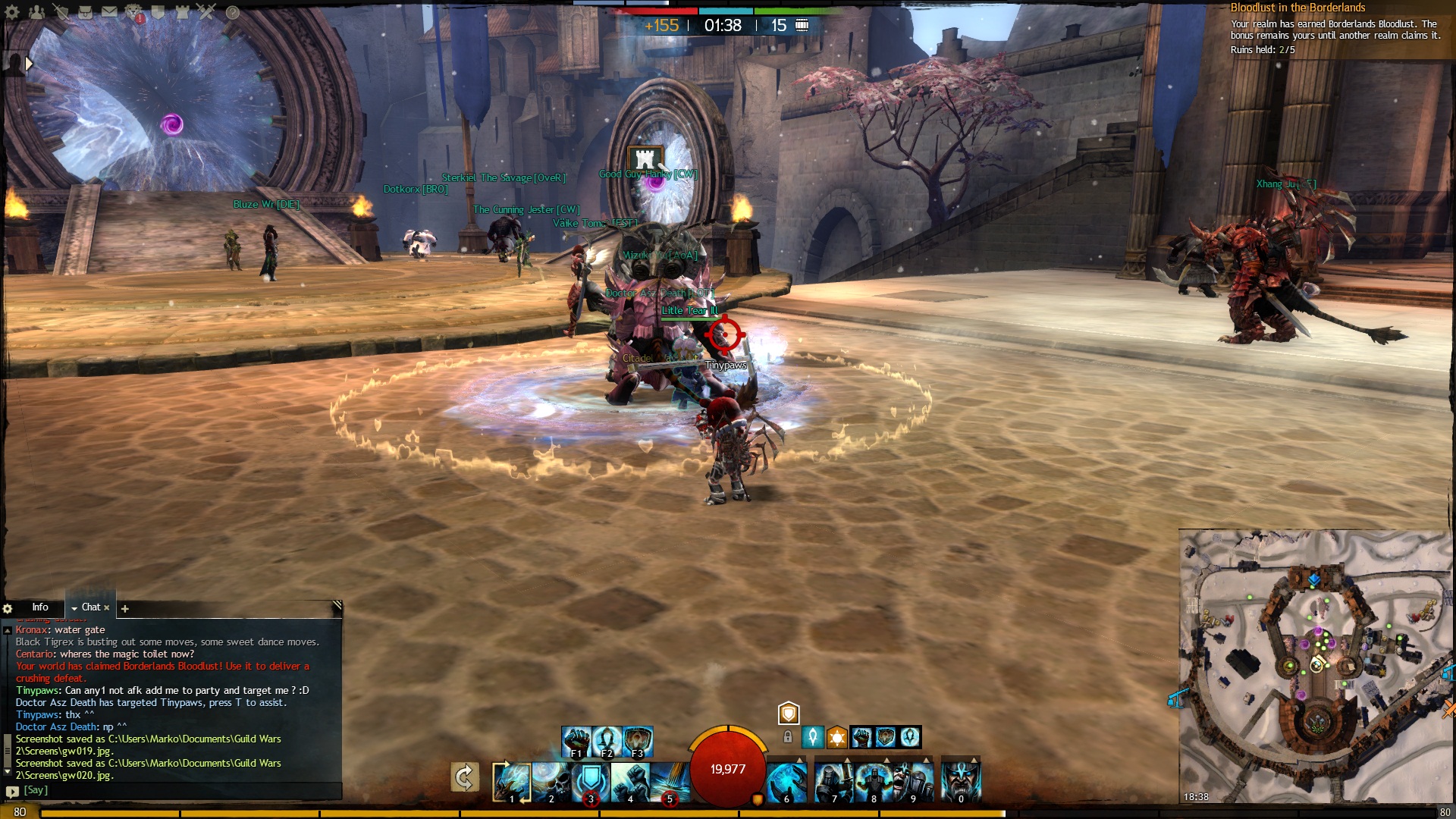Open the castle tower World vs World icon
Image resolution: width=1456 pixels, height=819 pixels.
coord(183,11)
